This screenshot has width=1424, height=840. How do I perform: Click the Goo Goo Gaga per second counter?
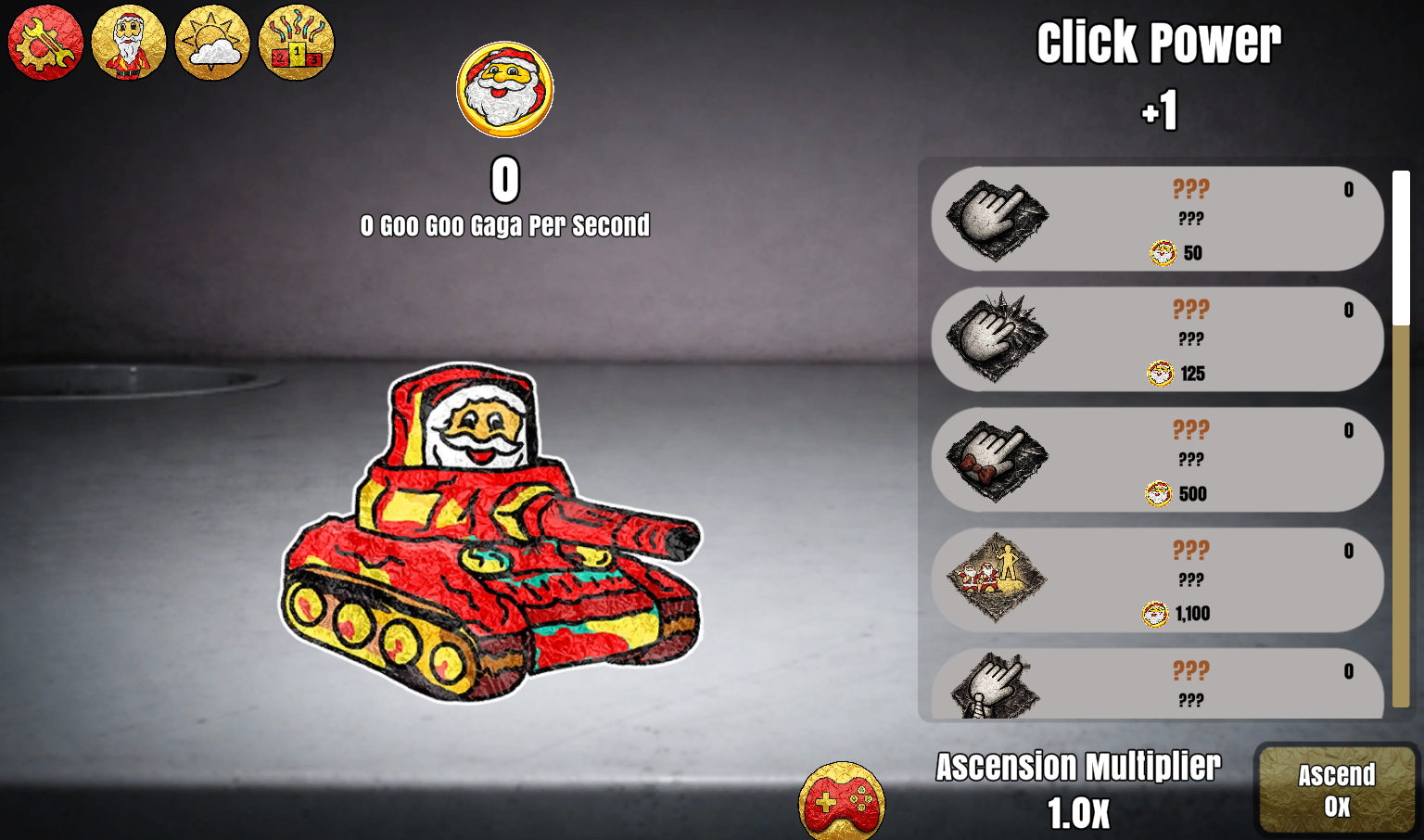pyautogui.click(x=505, y=225)
